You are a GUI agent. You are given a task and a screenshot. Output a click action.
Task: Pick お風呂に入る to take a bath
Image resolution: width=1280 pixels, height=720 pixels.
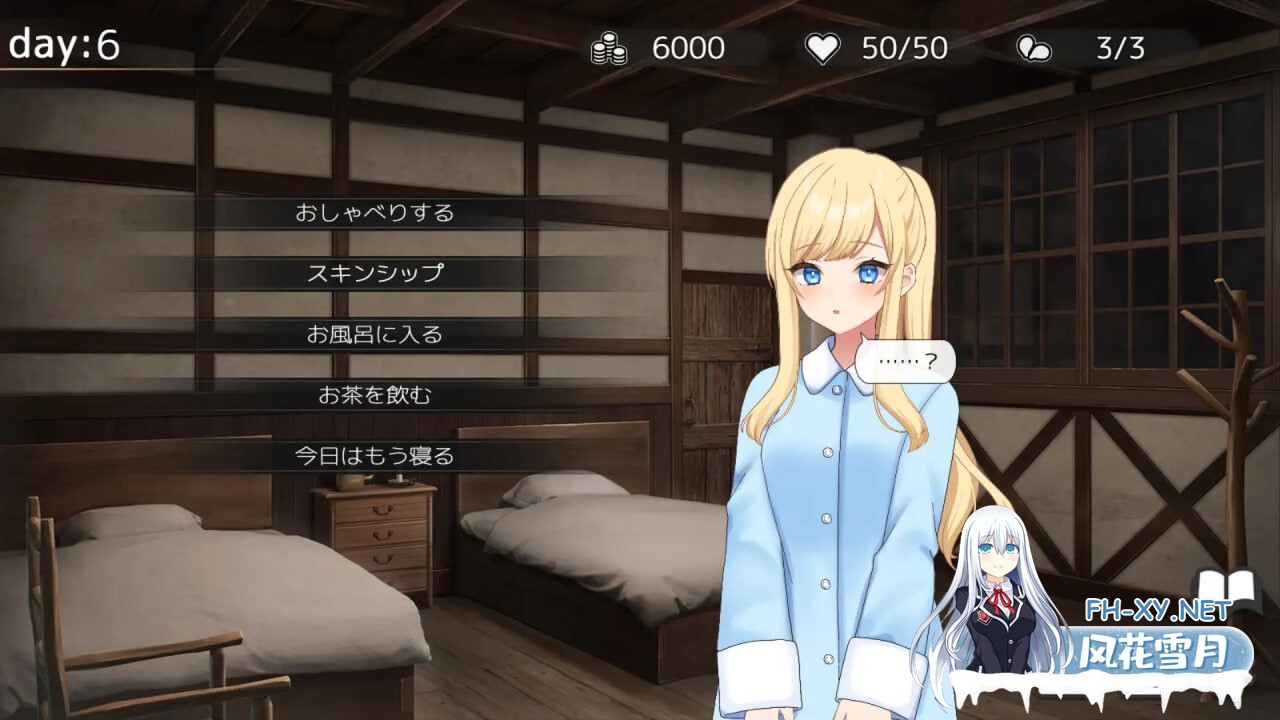point(374,334)
